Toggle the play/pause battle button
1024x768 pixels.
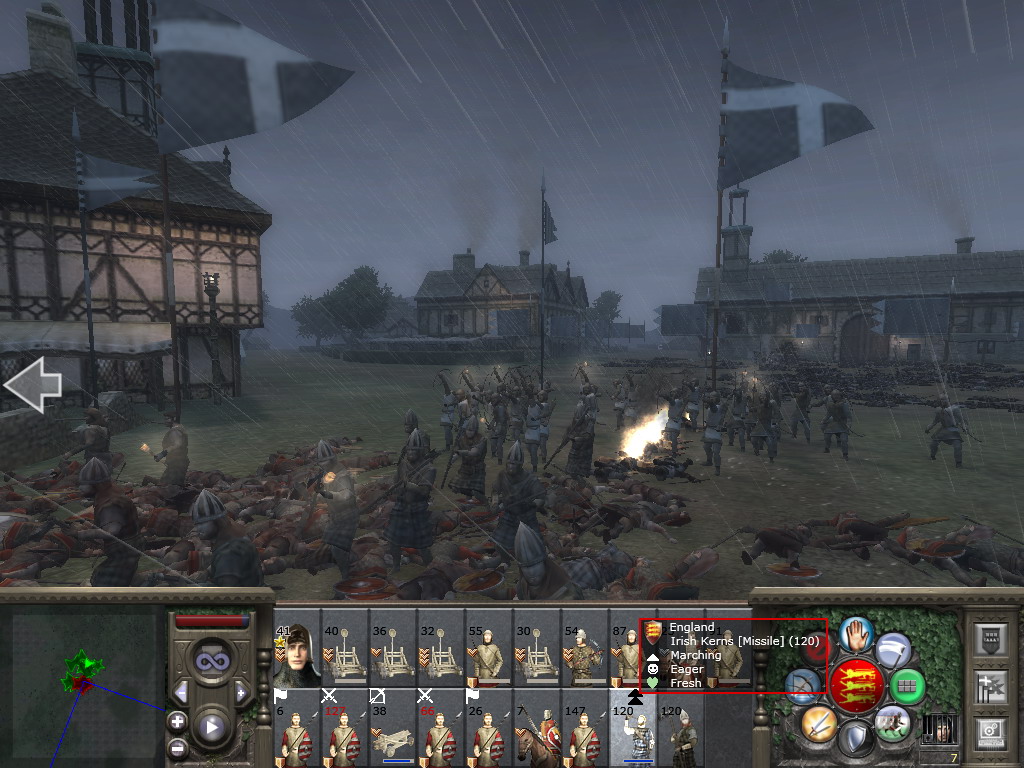(x=211, y=727)
